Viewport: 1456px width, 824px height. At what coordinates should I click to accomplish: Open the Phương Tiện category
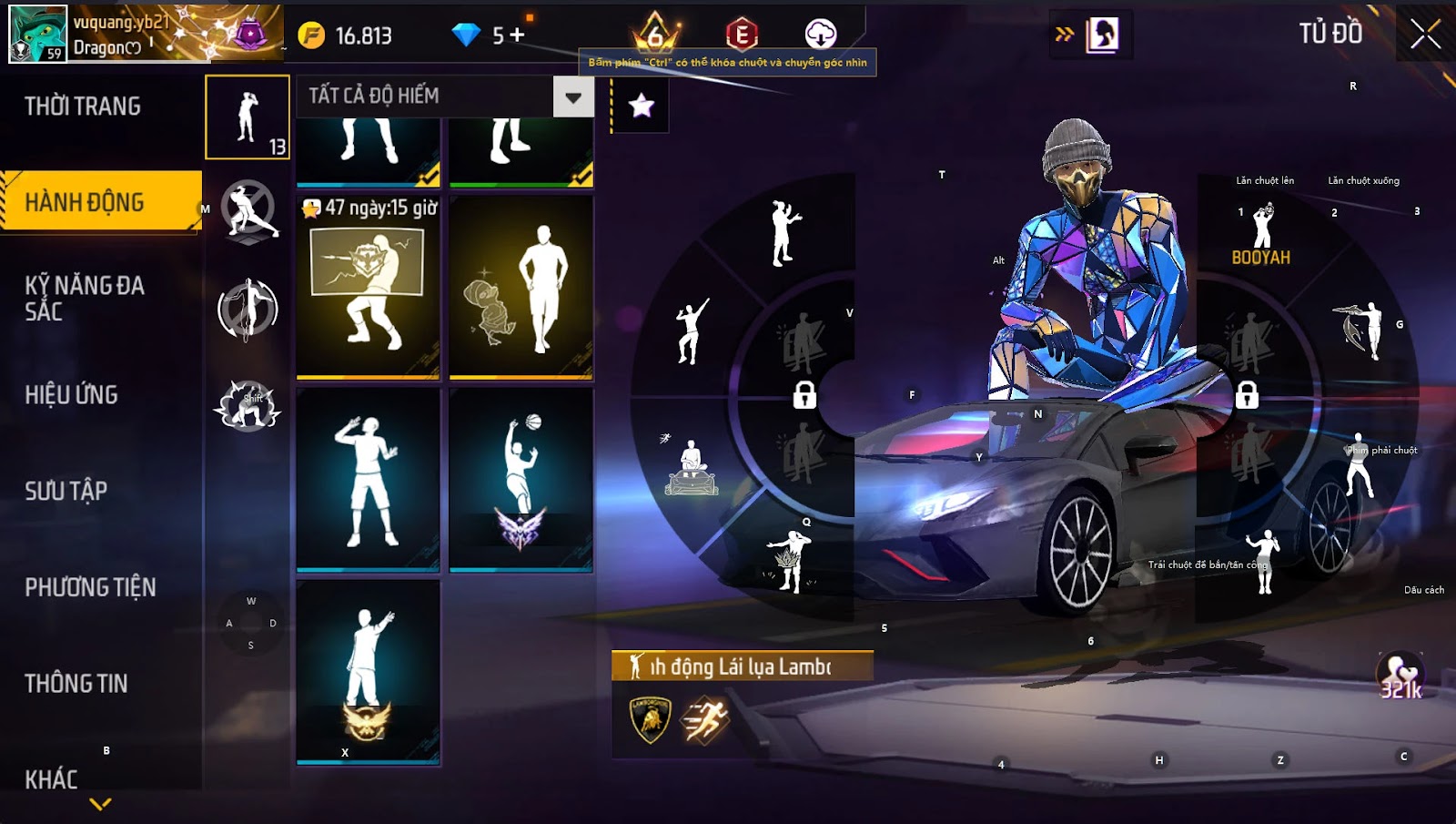90,587
